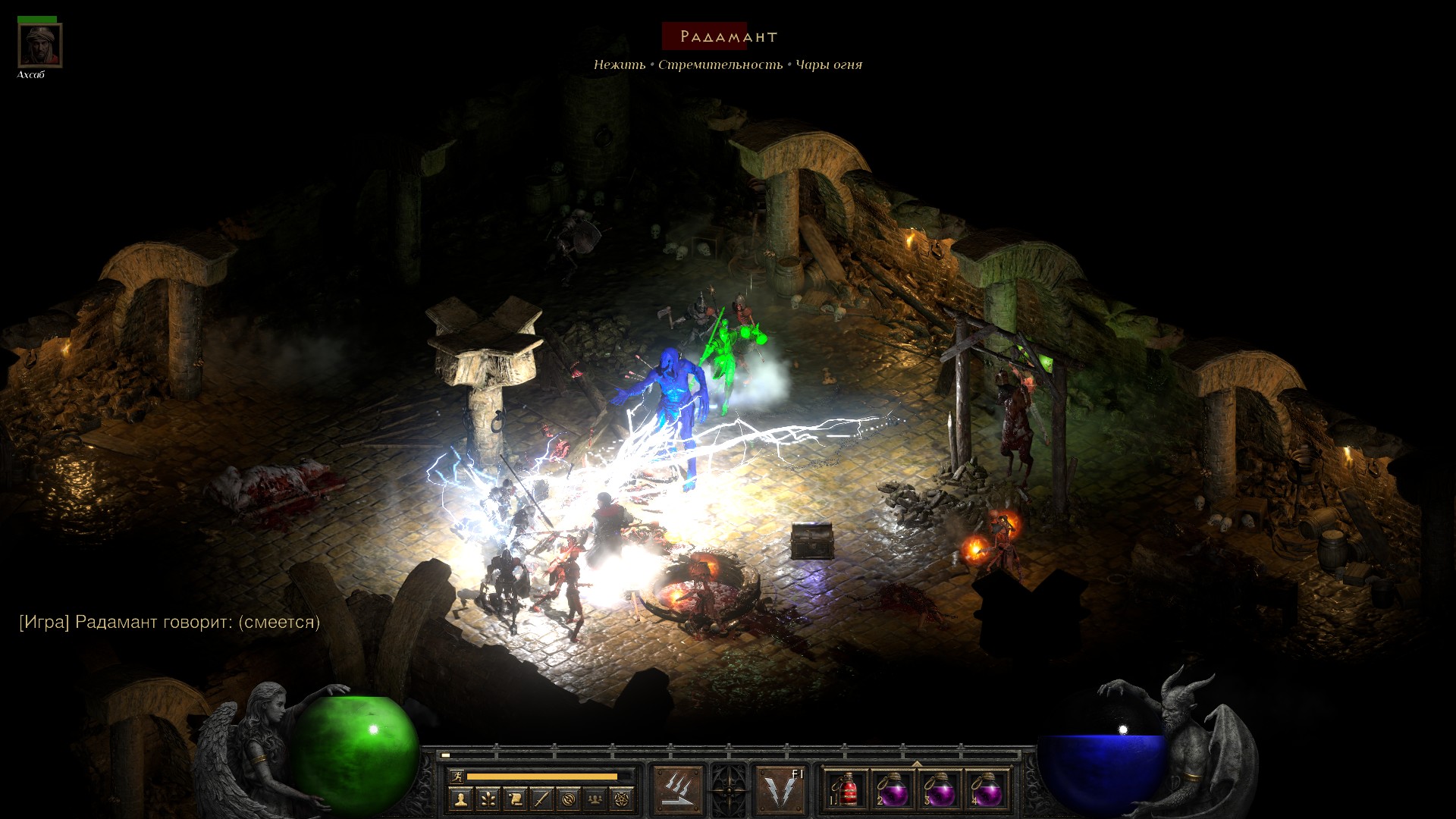
Task: Toggle run/walk mode icon
Action: 457,777
